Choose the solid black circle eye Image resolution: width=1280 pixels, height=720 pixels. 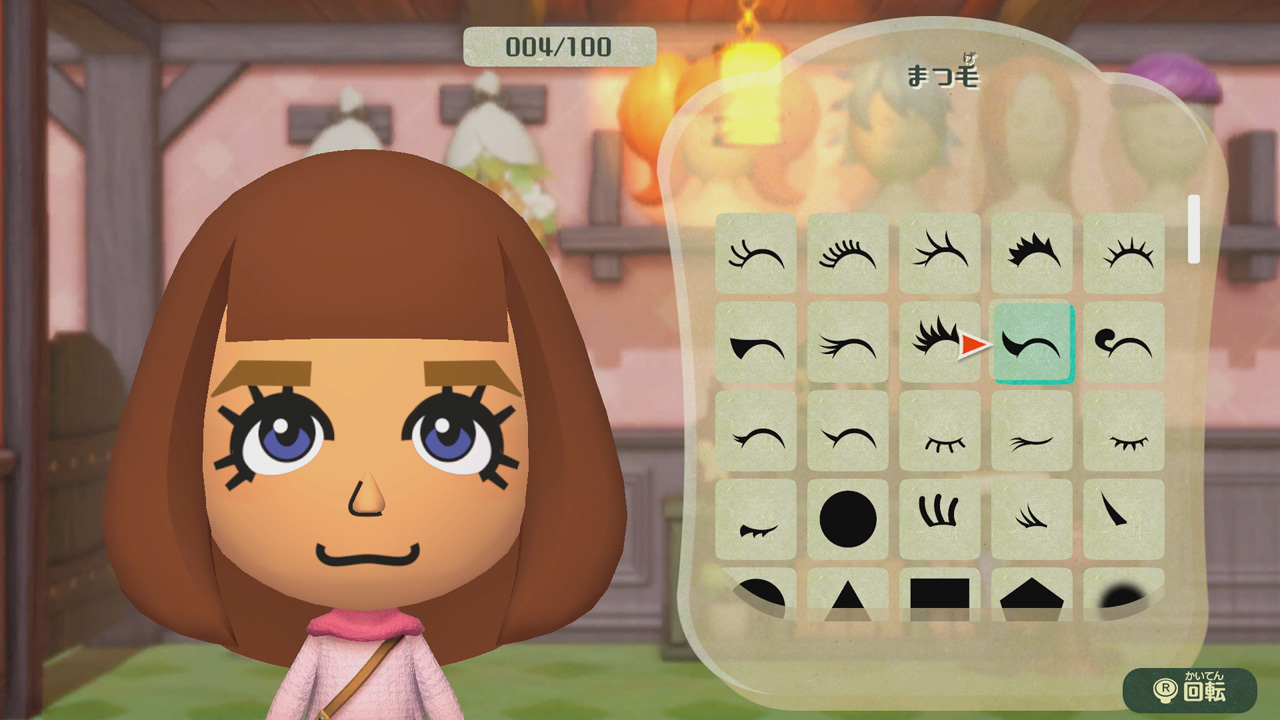point(848,518)
